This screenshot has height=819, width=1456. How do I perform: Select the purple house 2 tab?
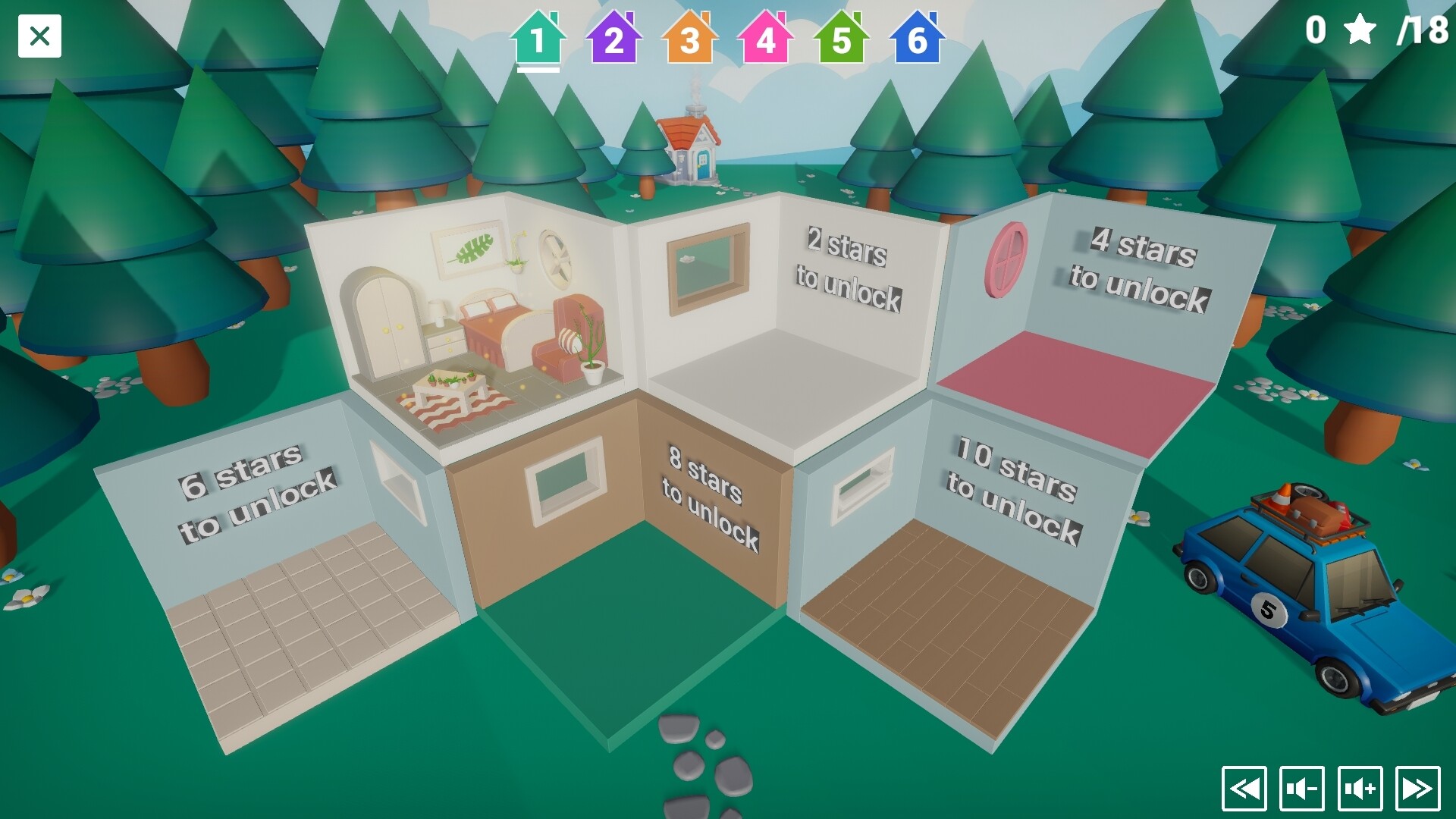coord(613,38)
